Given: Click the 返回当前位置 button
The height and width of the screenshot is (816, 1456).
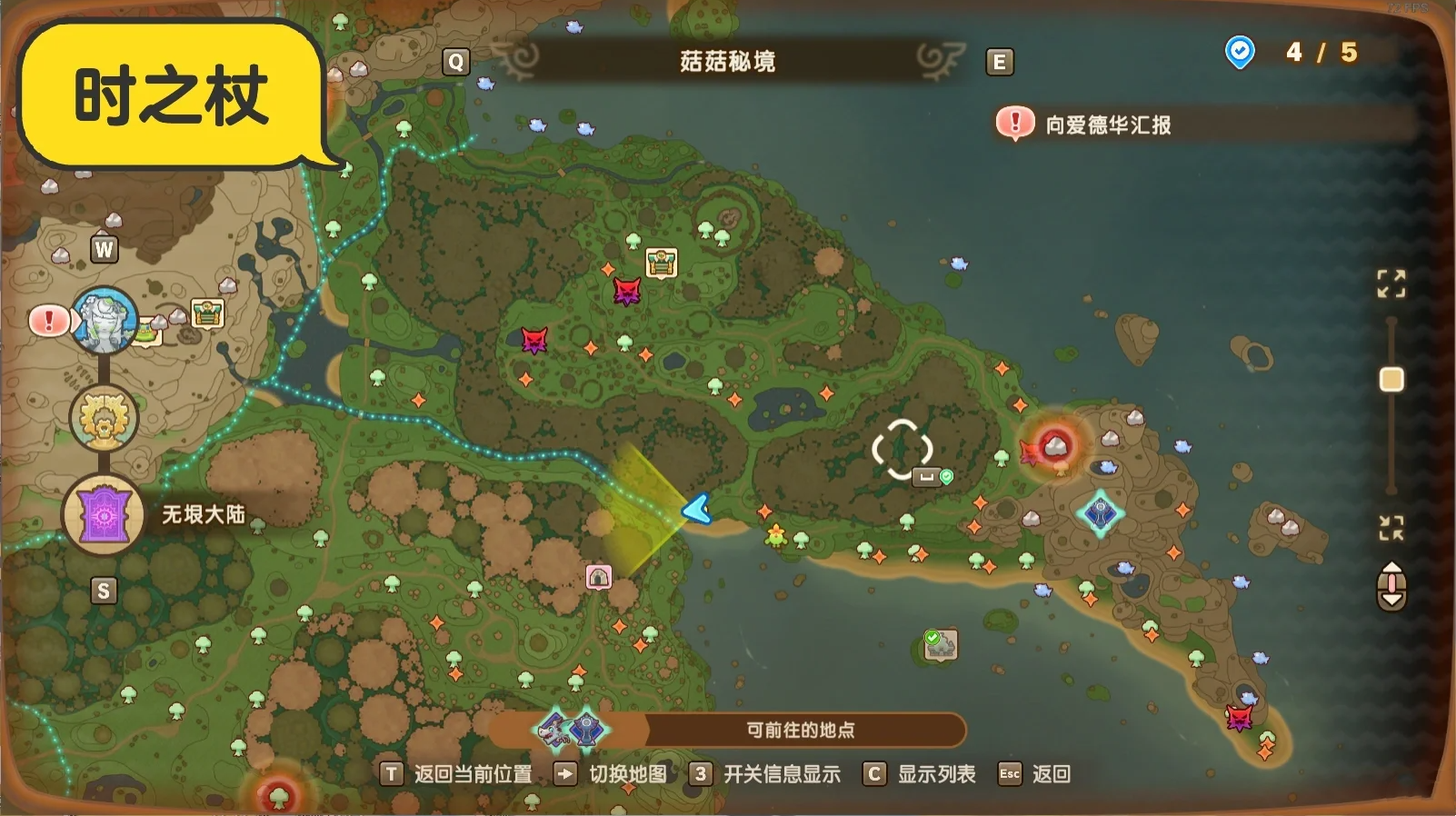Looking at the screenshot, I should pos(457,773).
